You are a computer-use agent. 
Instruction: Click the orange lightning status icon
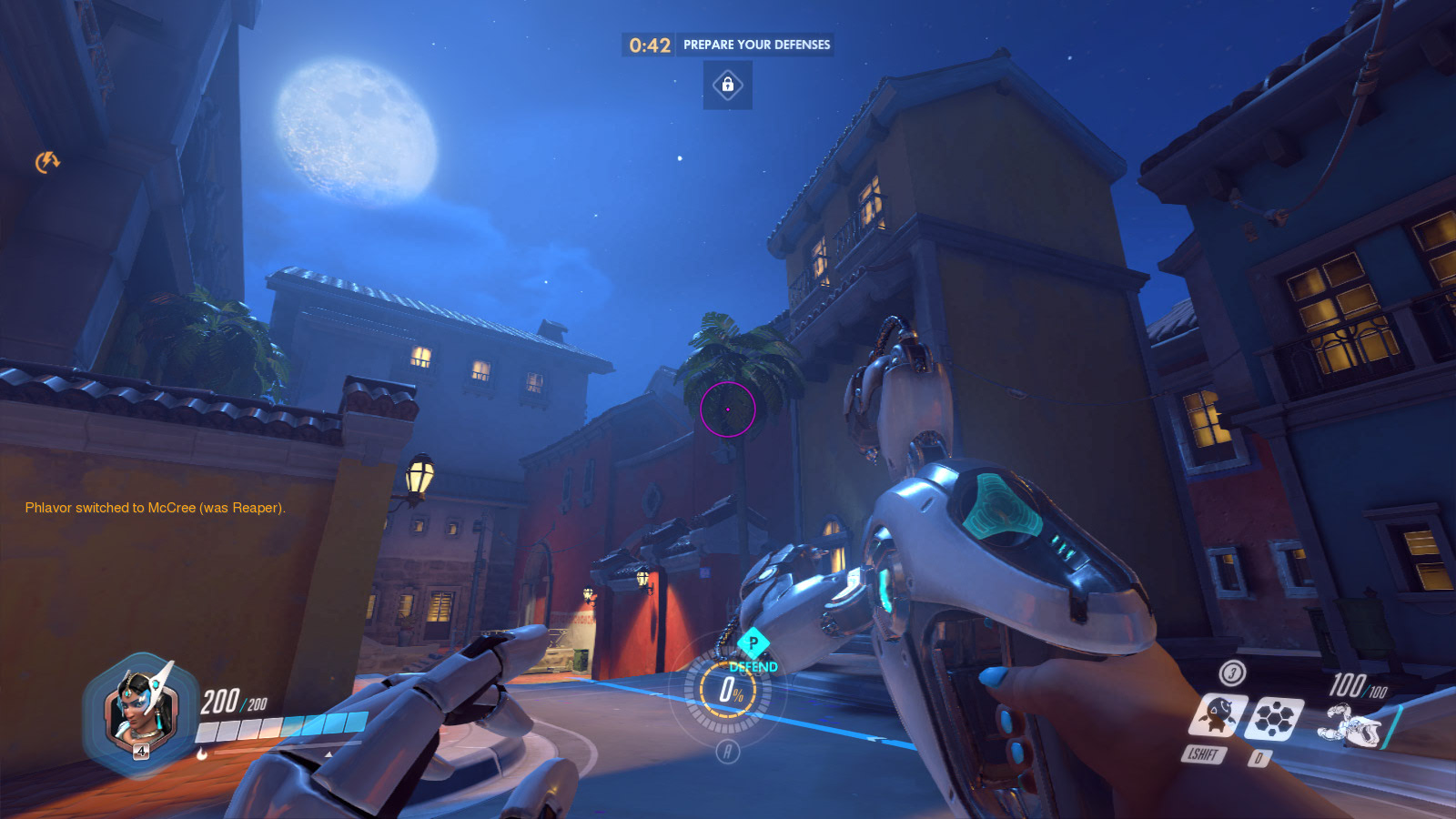[47, 162]
